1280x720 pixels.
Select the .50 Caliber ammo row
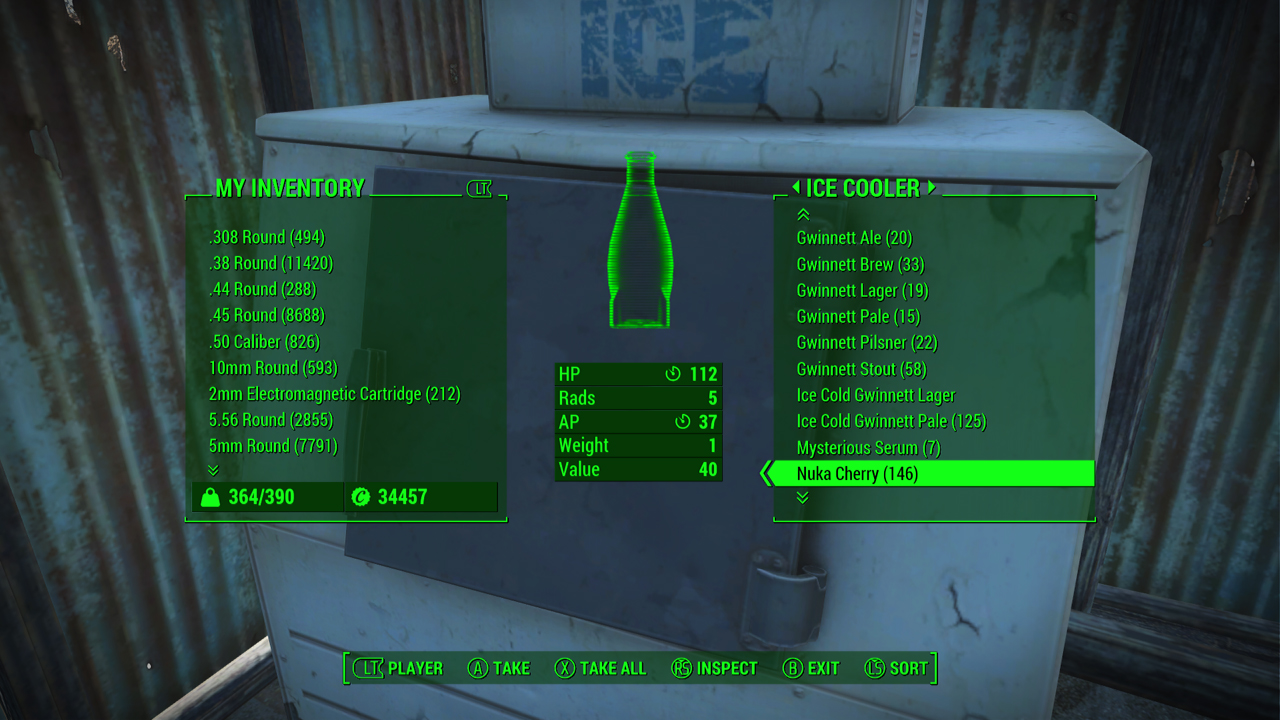point(264,342)
